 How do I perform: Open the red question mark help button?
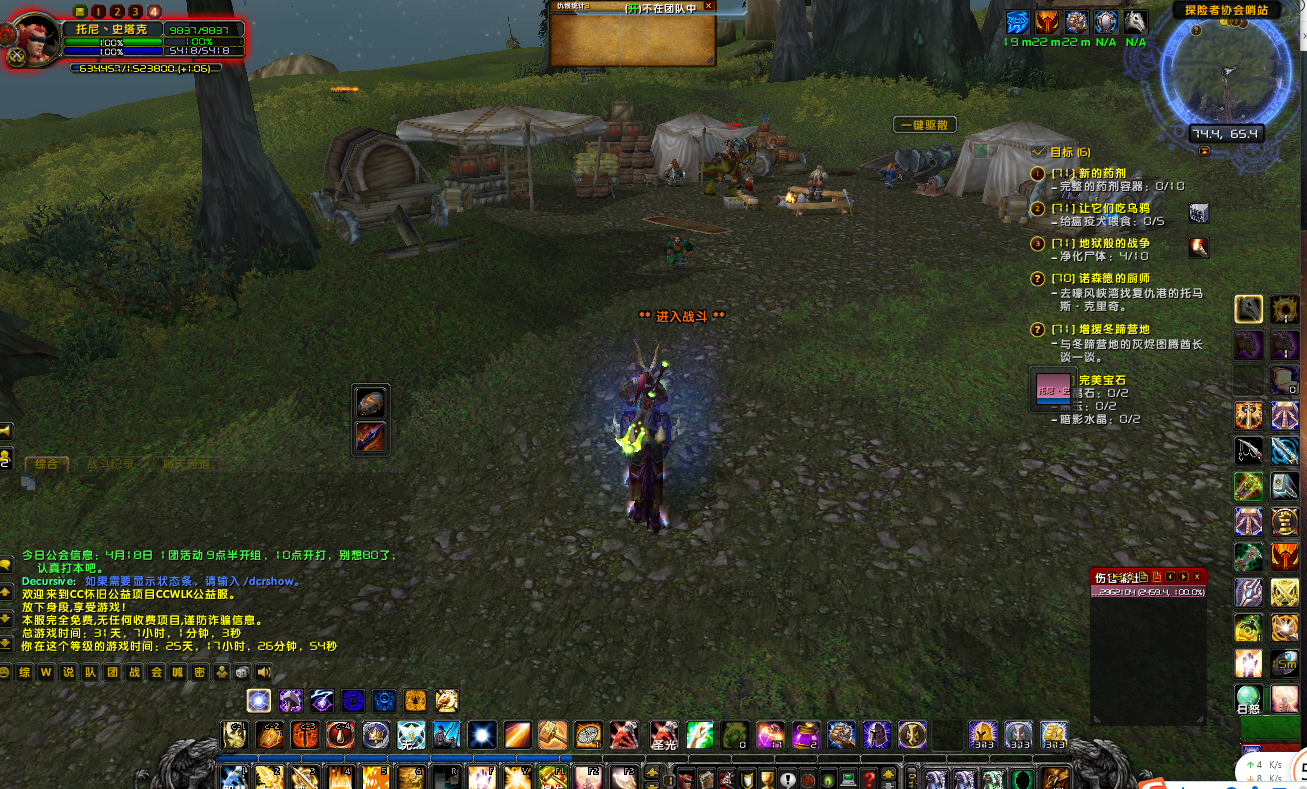point(870,779)
